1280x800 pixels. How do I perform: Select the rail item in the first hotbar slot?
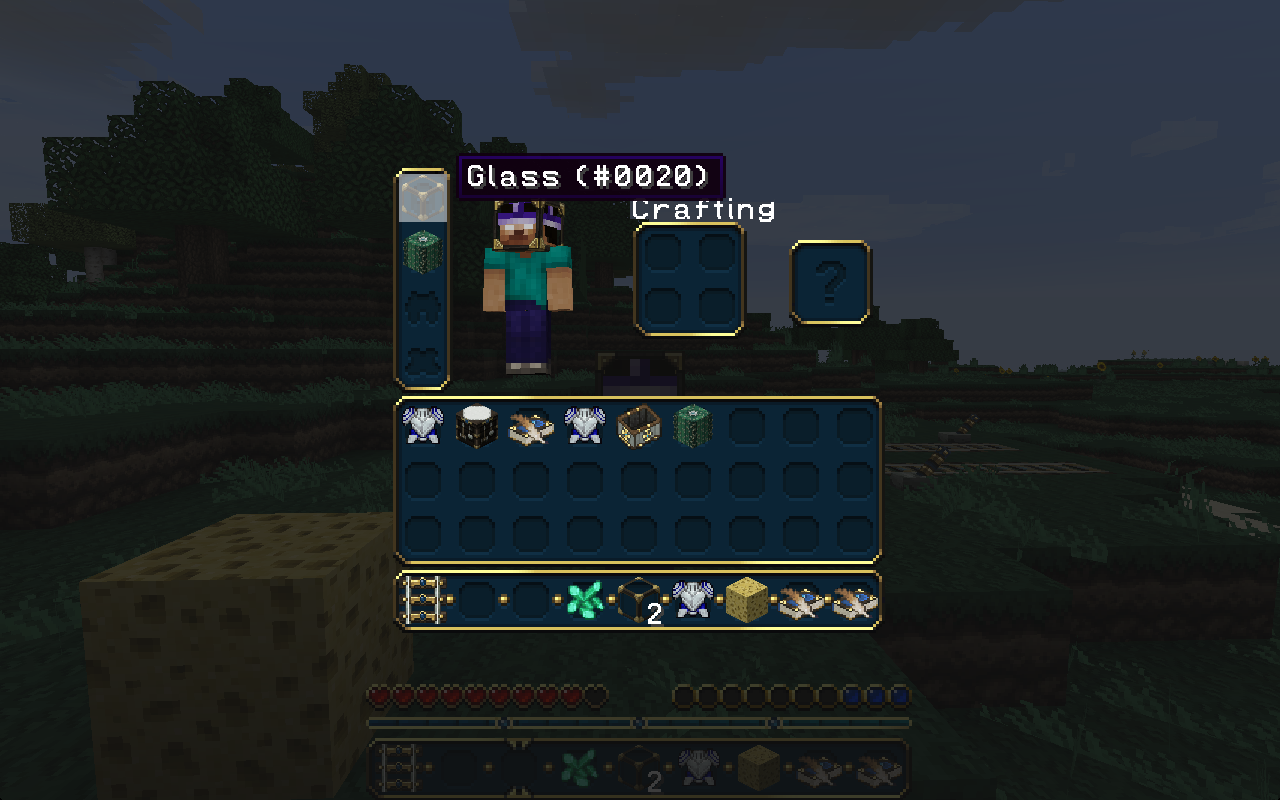[x=424, y=598]
